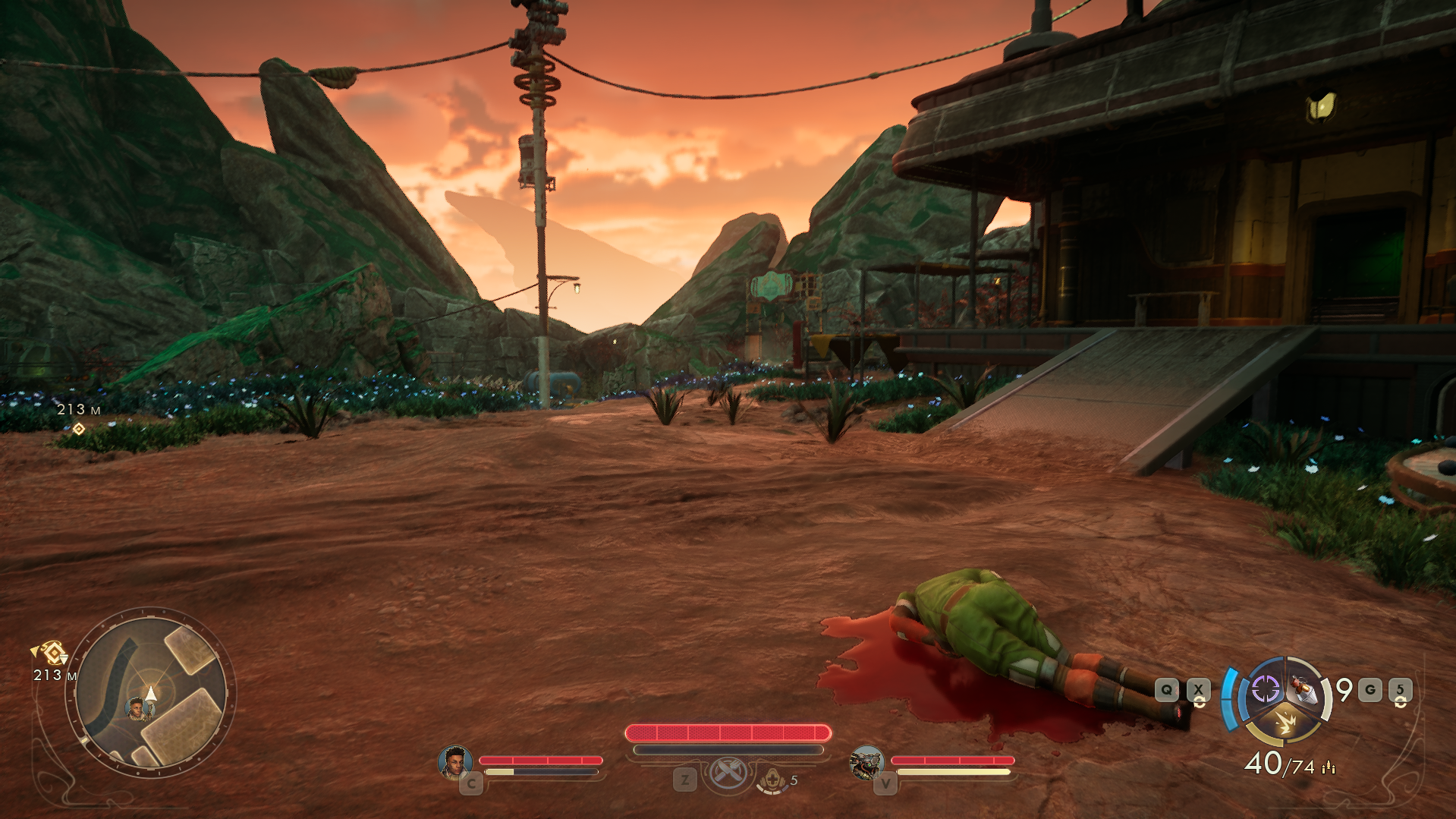Select the masked companion portrait on the right
Image resolution: width=1456 pixels, height=819 pixels.
(866, 762)
